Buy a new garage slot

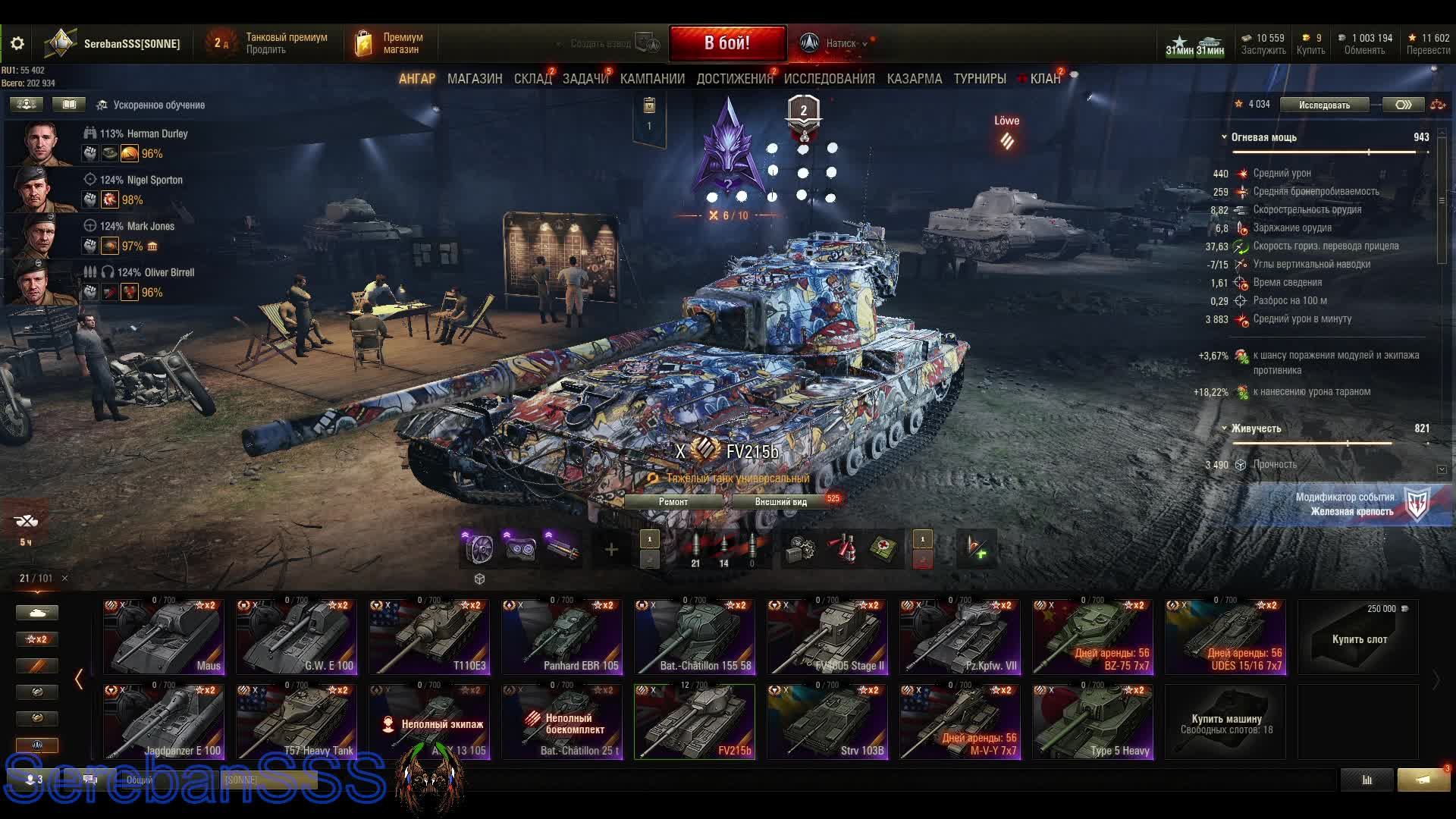click(1359, 637)
